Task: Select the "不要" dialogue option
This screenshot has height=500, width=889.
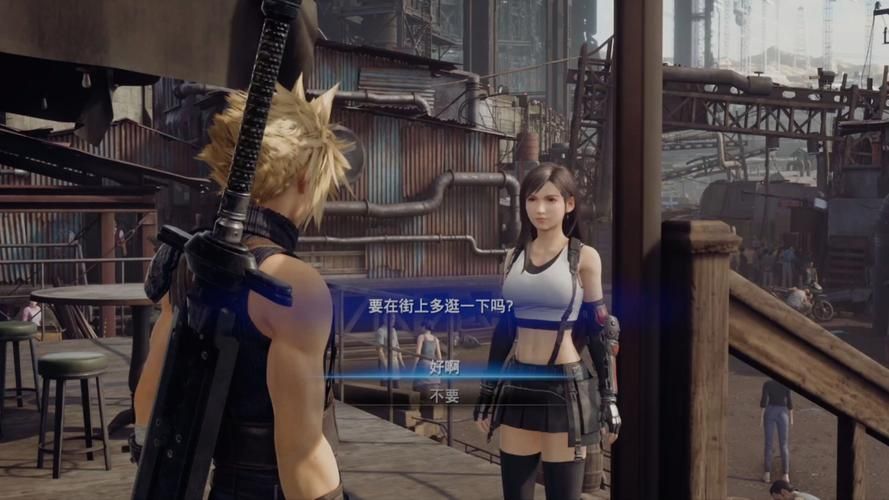Action: click(444, 396)
